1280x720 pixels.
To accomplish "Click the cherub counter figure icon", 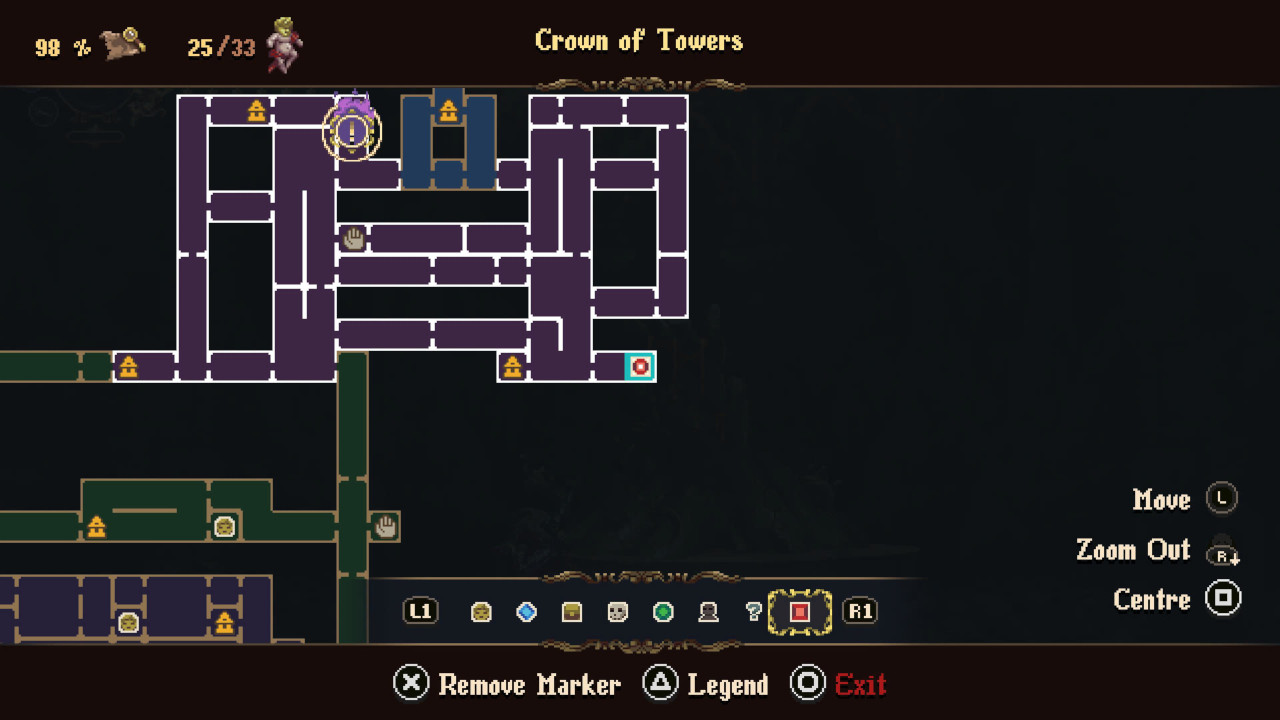I will pyautogui.click(x=285, y=42).
